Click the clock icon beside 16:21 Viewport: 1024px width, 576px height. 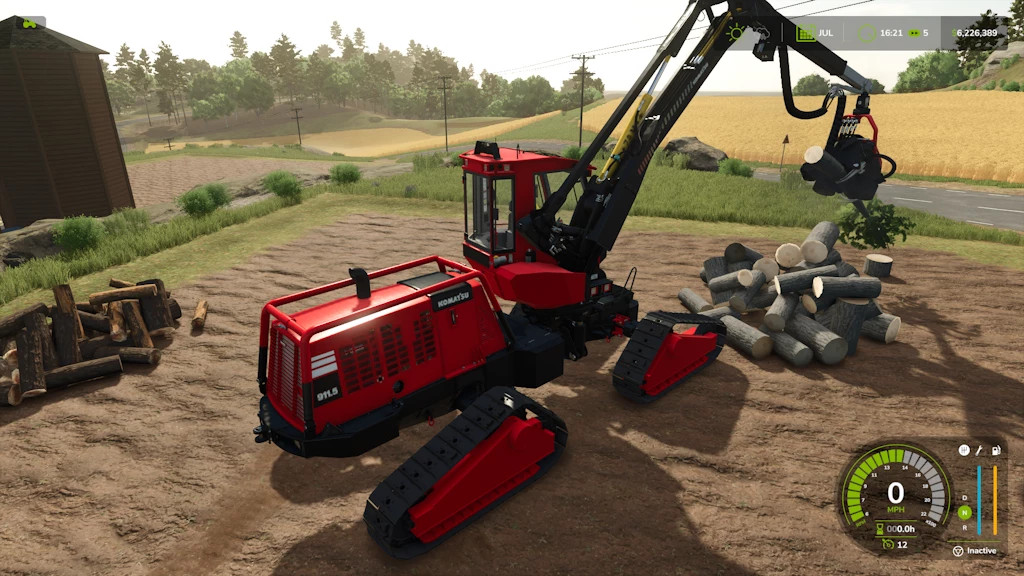(866, 33)
